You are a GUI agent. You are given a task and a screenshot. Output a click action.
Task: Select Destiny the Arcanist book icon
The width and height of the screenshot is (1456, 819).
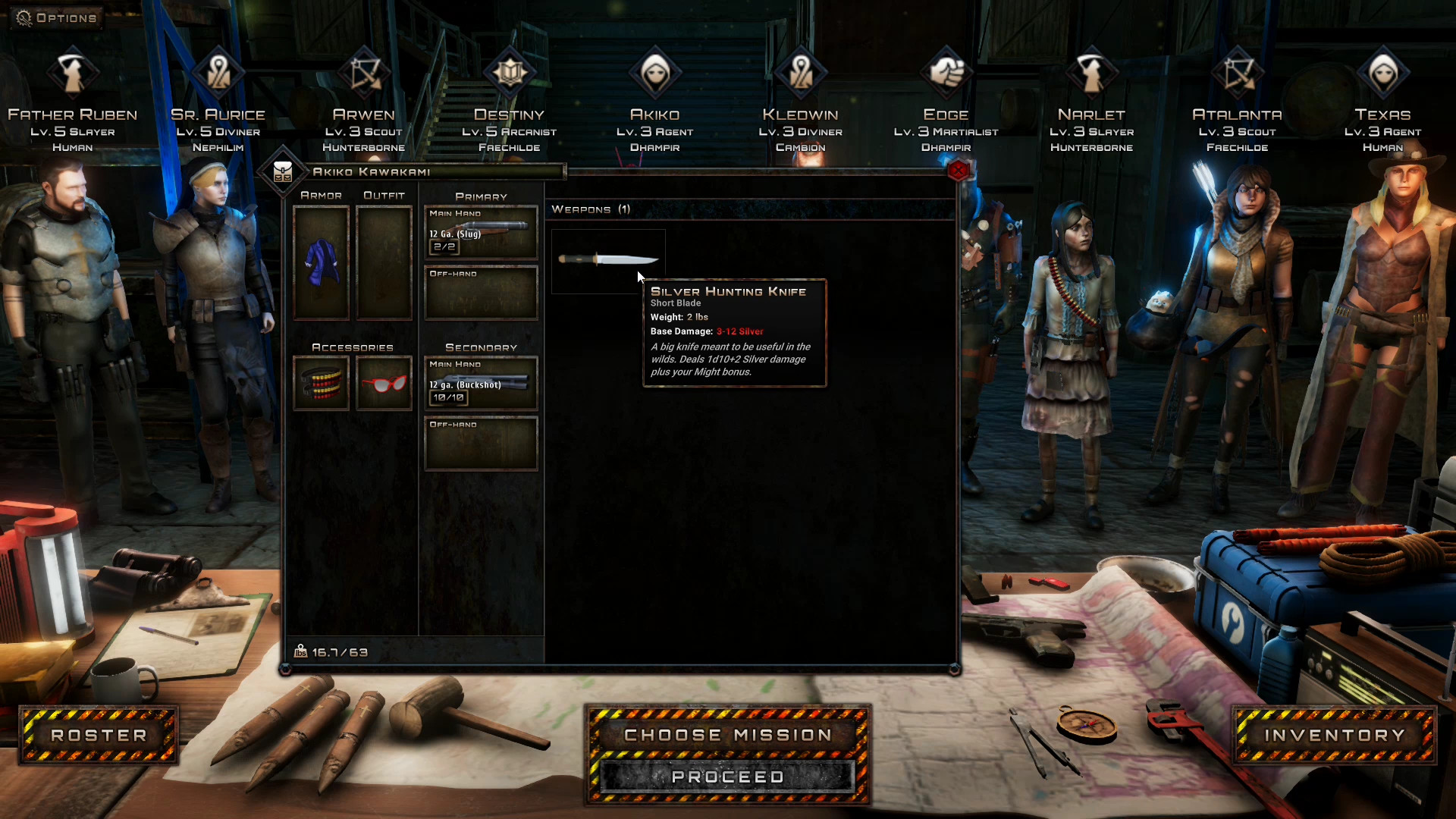tap(510, 72)
